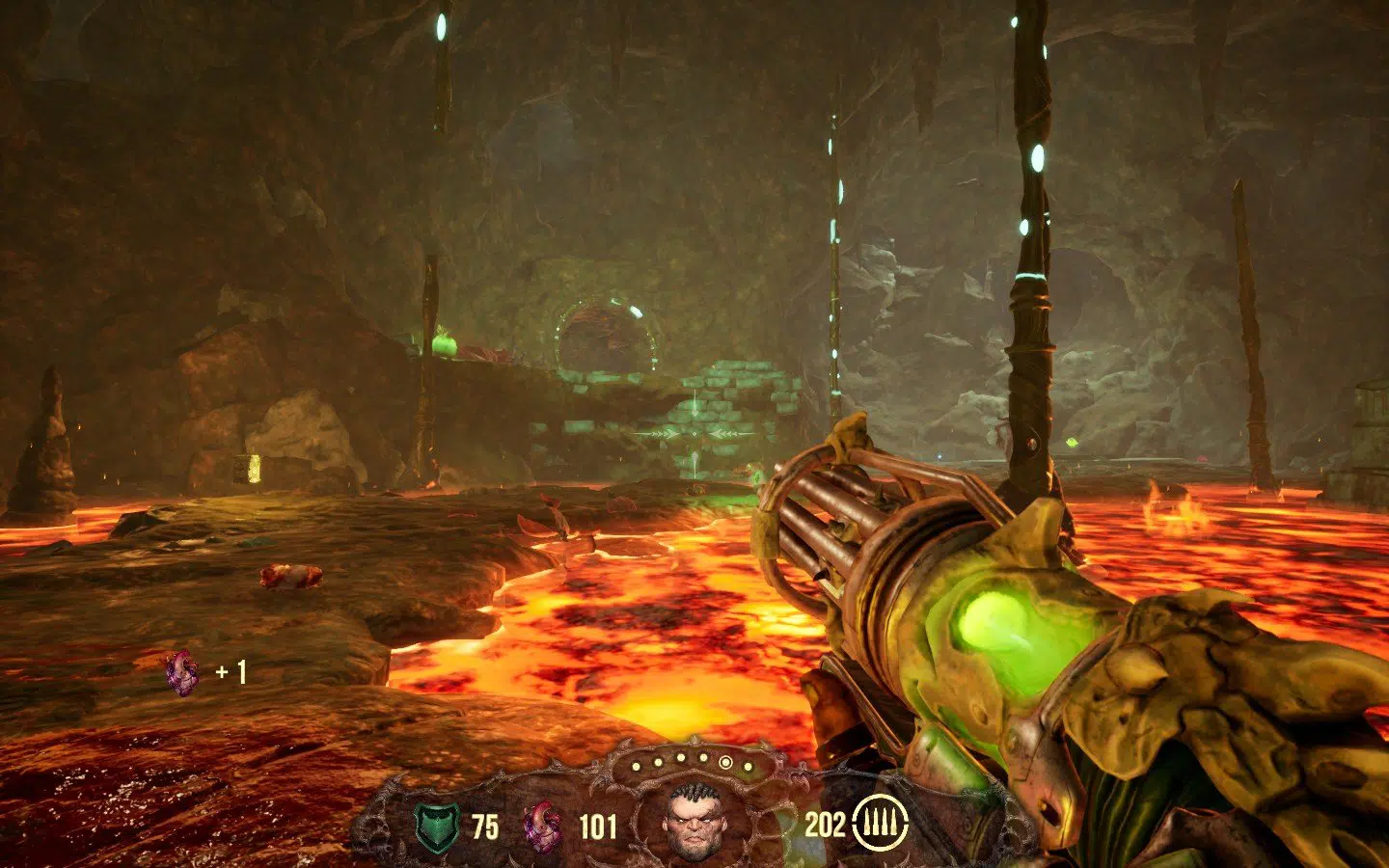Toggle the first weapon dot on the HUD
Screen dimensions: 1389x868
click(636, 765)
